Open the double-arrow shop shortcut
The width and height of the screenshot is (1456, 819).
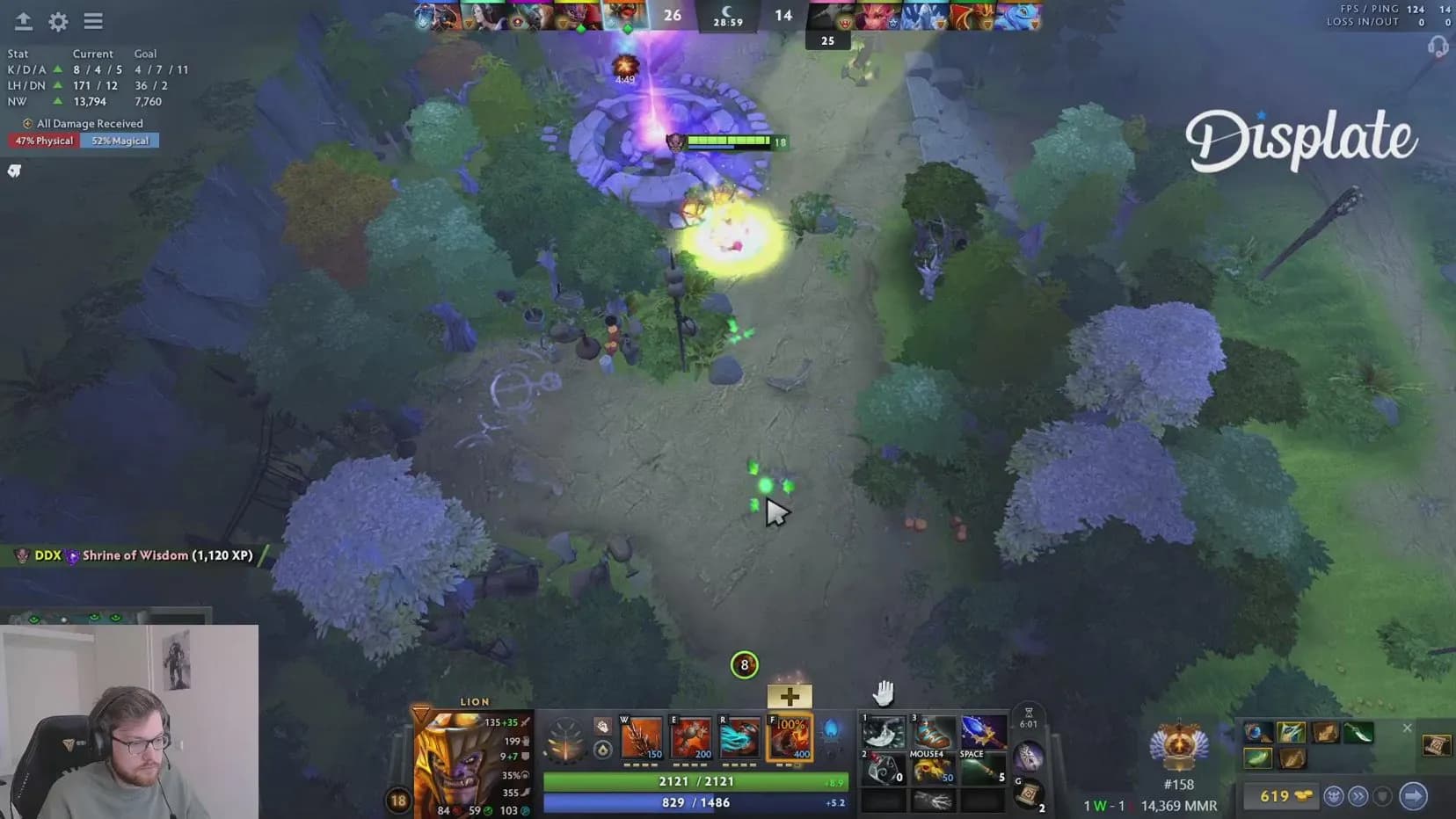[1358, 796]
